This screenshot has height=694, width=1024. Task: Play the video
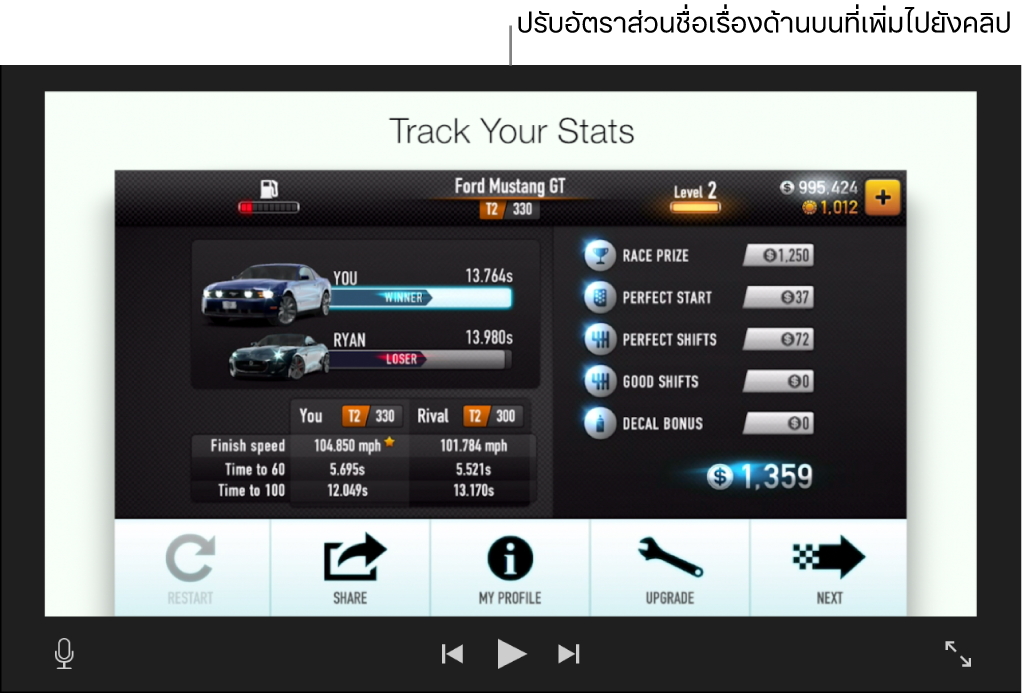click(x=511, y=654)
